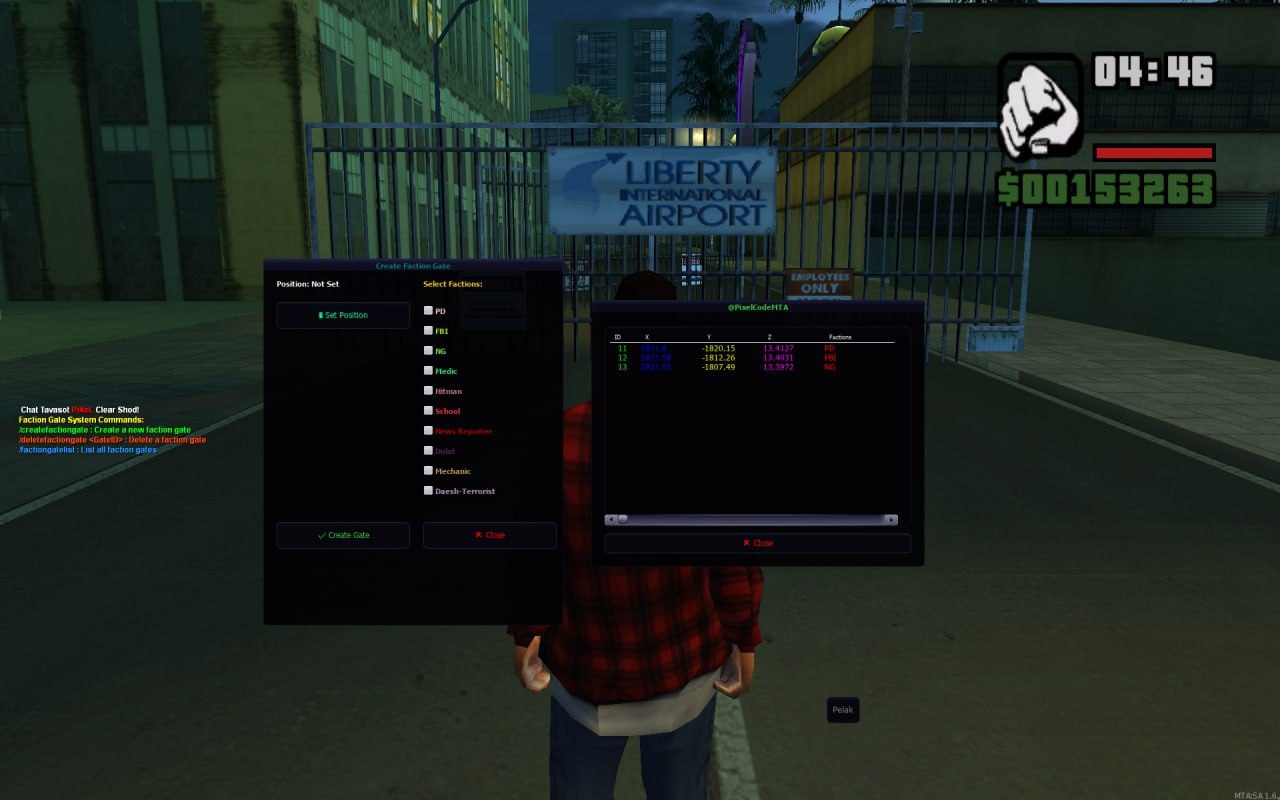The height and width of the screenshot is (800, 1280).
Task: Enable the Mechanic faction checkbox
Action: (x=429, y=471)
